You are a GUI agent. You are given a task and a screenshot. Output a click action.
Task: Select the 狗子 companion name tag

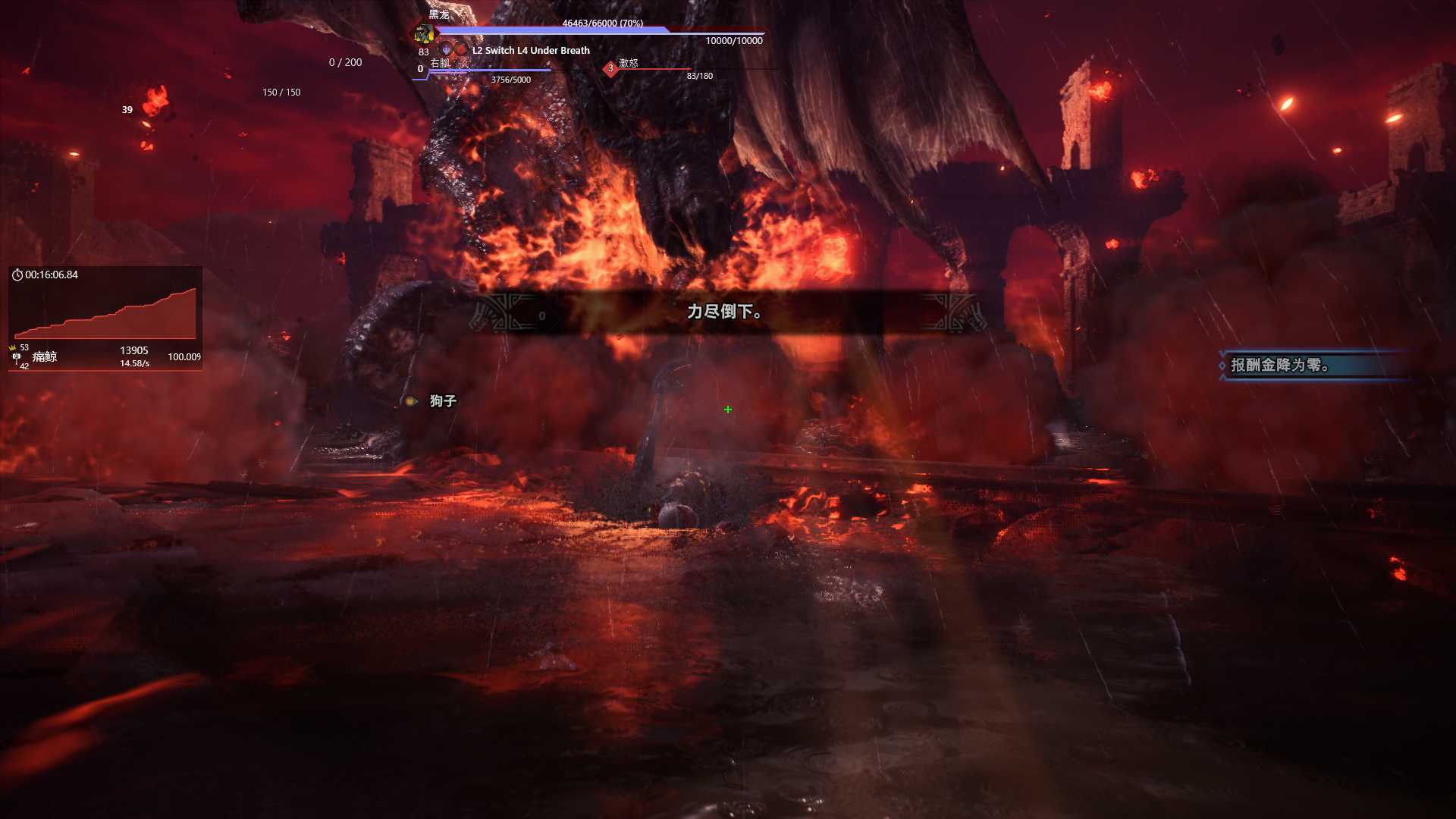tap(442, 400)
